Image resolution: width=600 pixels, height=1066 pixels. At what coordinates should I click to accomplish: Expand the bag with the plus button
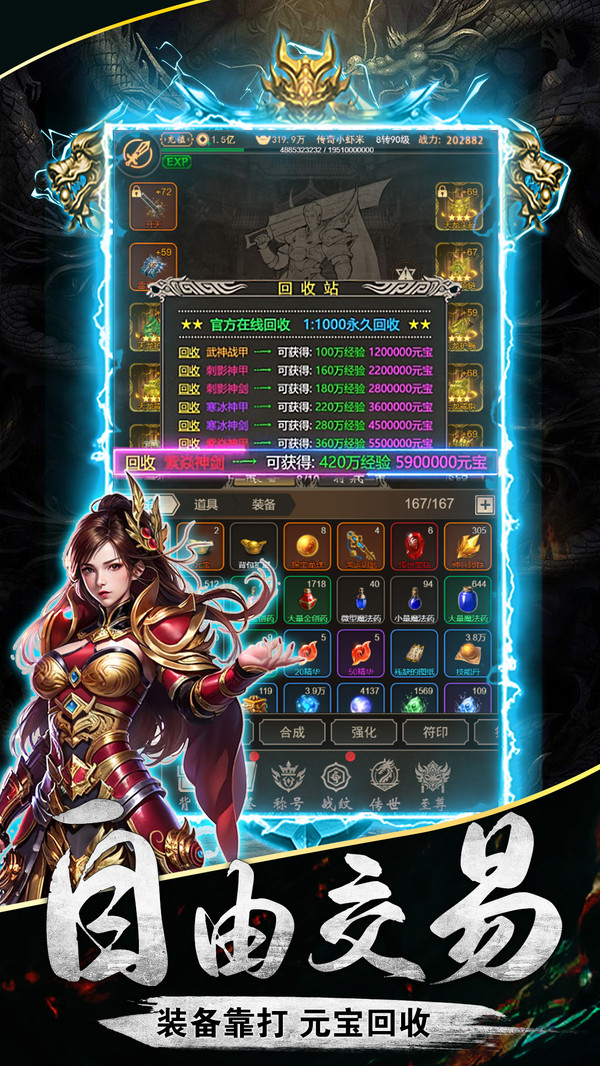[484, 505]
